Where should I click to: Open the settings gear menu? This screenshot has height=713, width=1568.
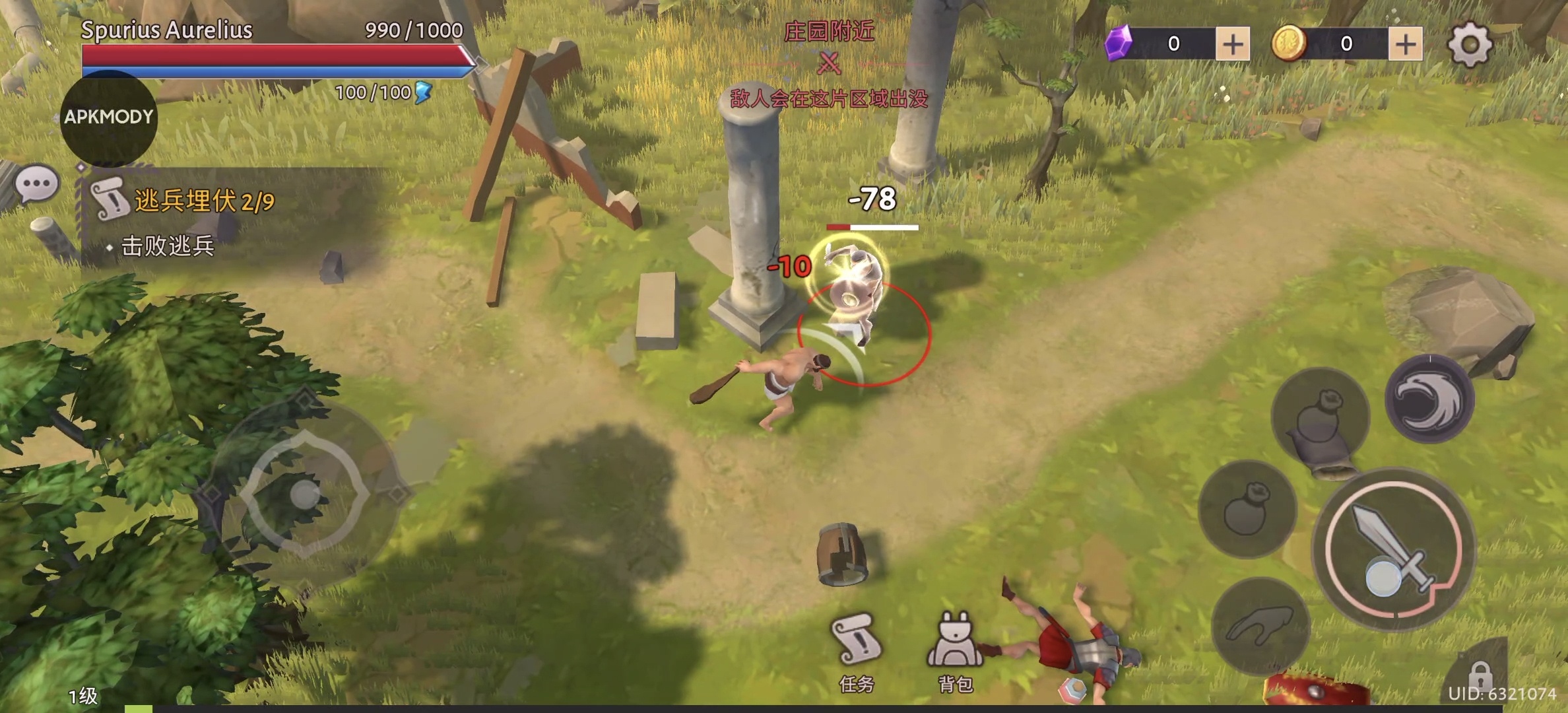point(1469,44)
